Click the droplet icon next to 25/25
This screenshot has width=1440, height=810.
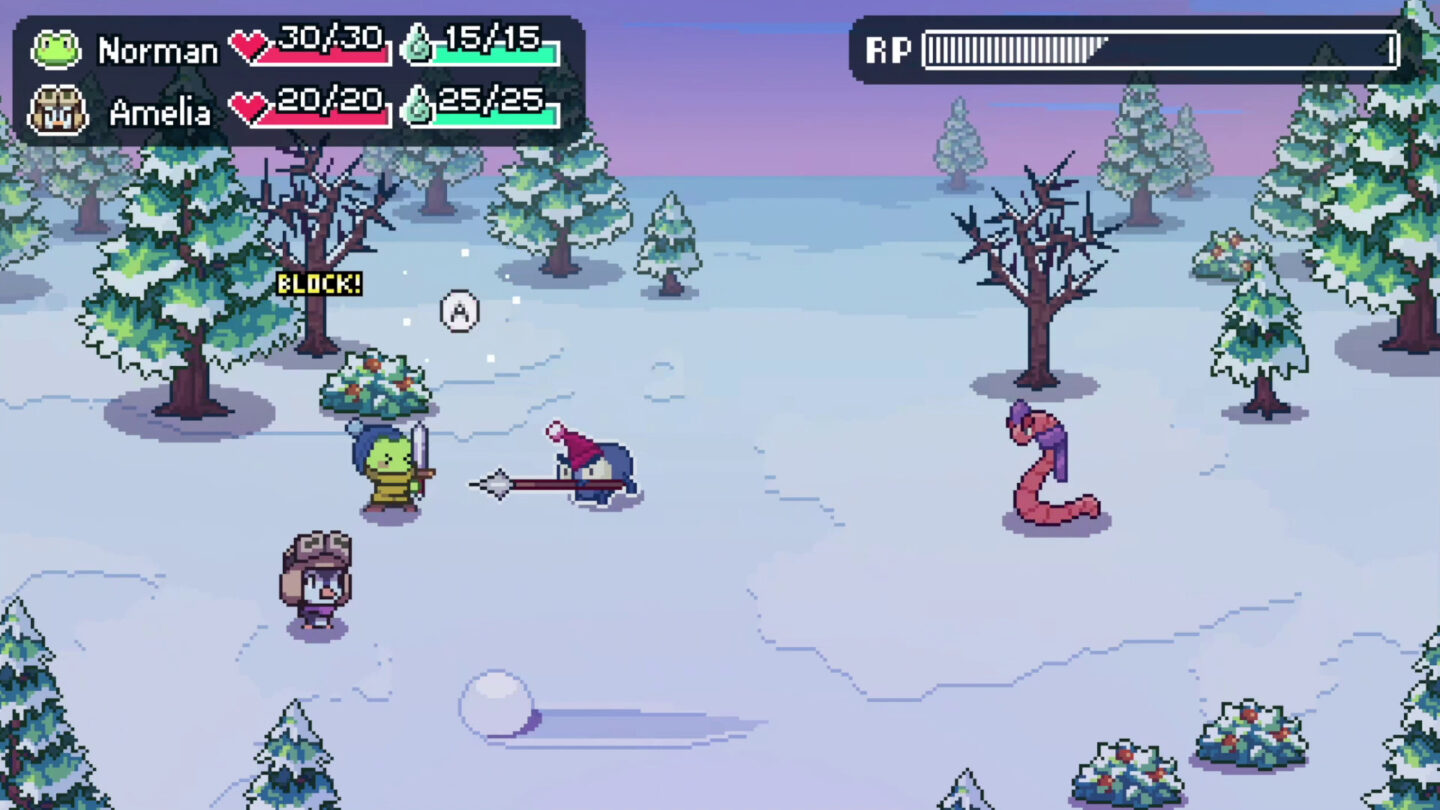point(418,104)
